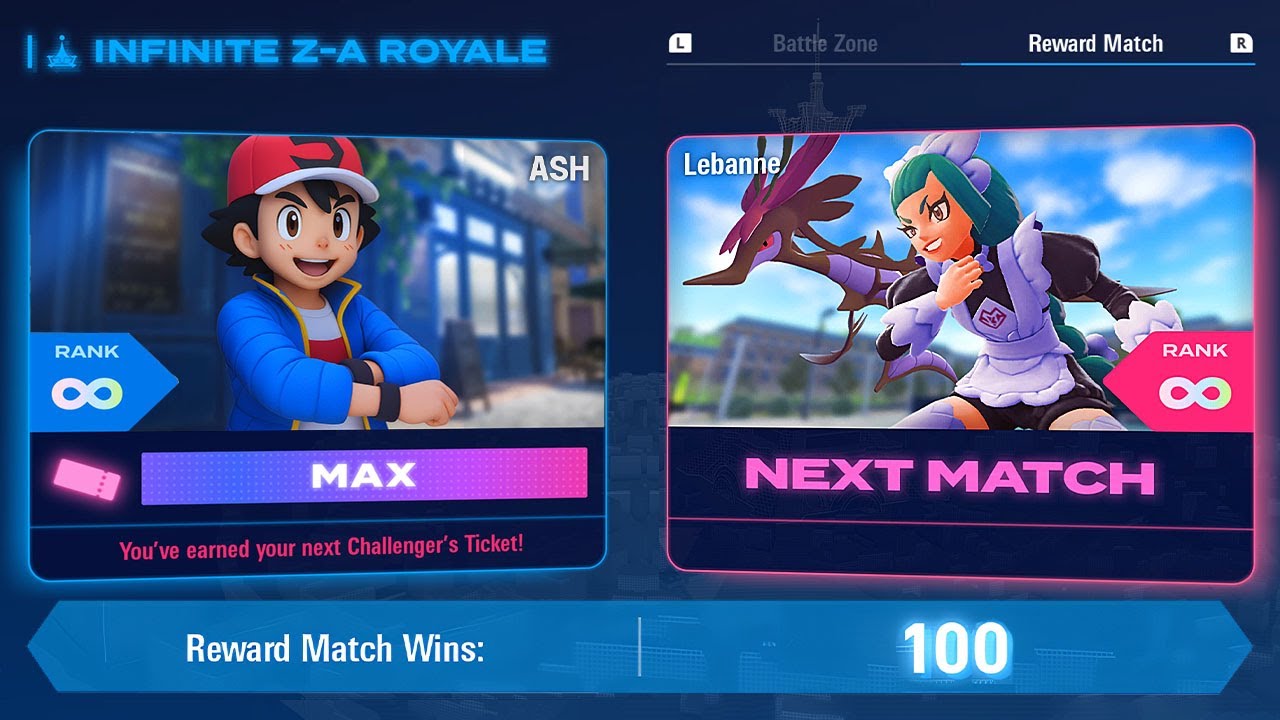Viewport: 1280px width, 720px height.
Task: Select the Reward Match tab
Action: [x=1095, y=43]
